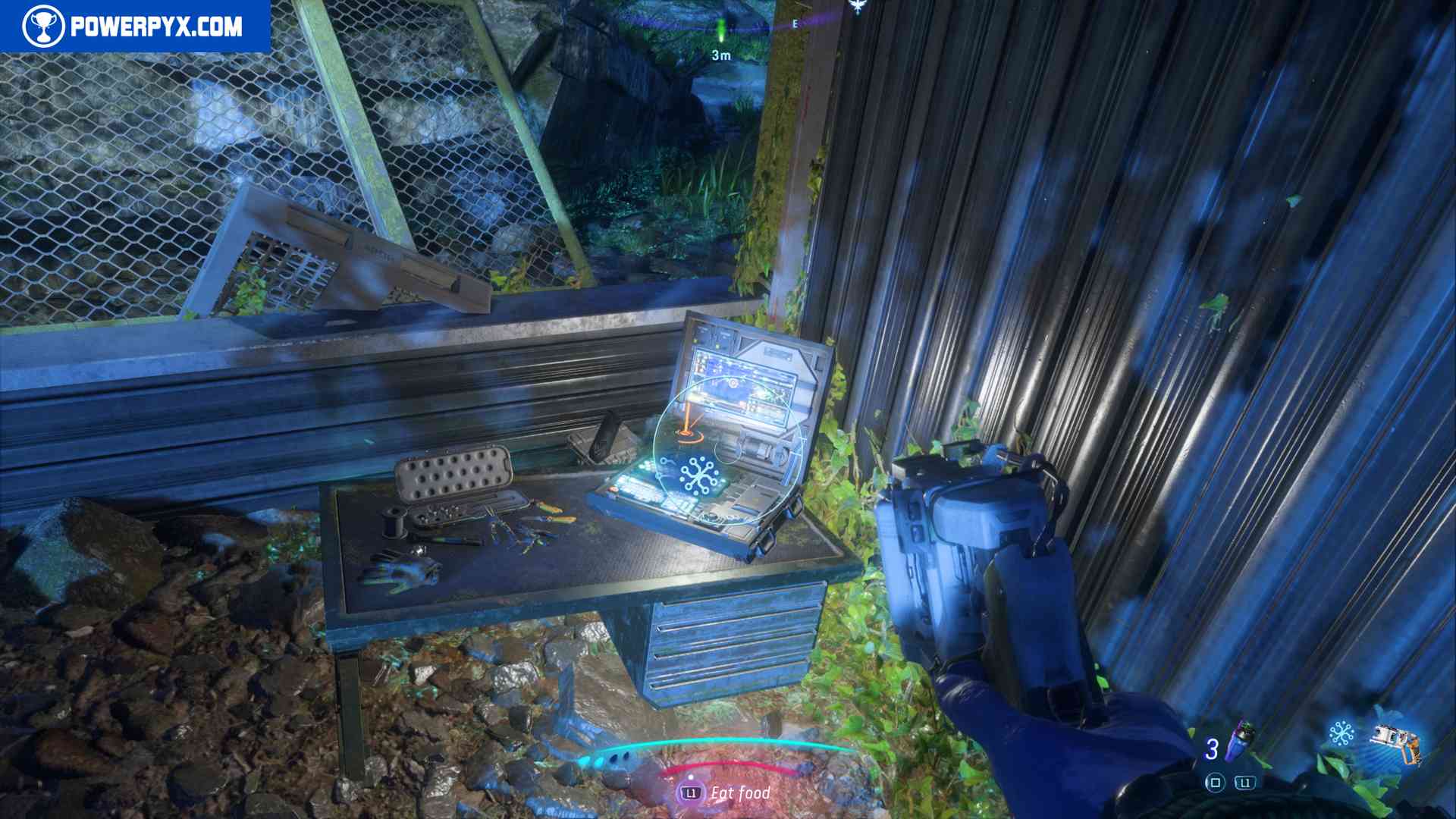This screenshot has width=1456, height=819.
Task: Click the circuit-node hack mode icon in the HUD corner
Action: click(x=1341, y=734)
